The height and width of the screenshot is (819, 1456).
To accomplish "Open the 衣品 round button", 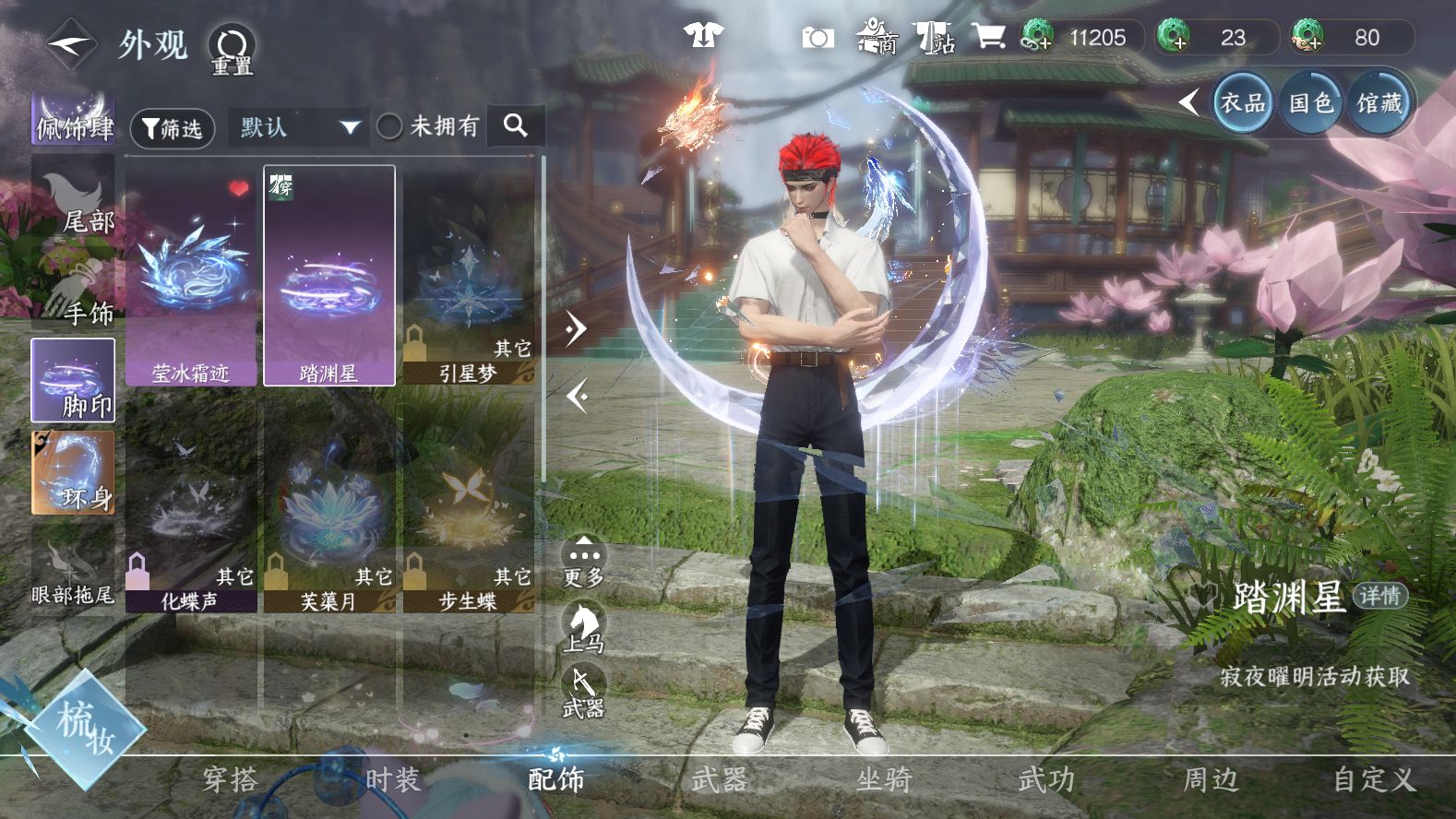I will [1242, 102].
